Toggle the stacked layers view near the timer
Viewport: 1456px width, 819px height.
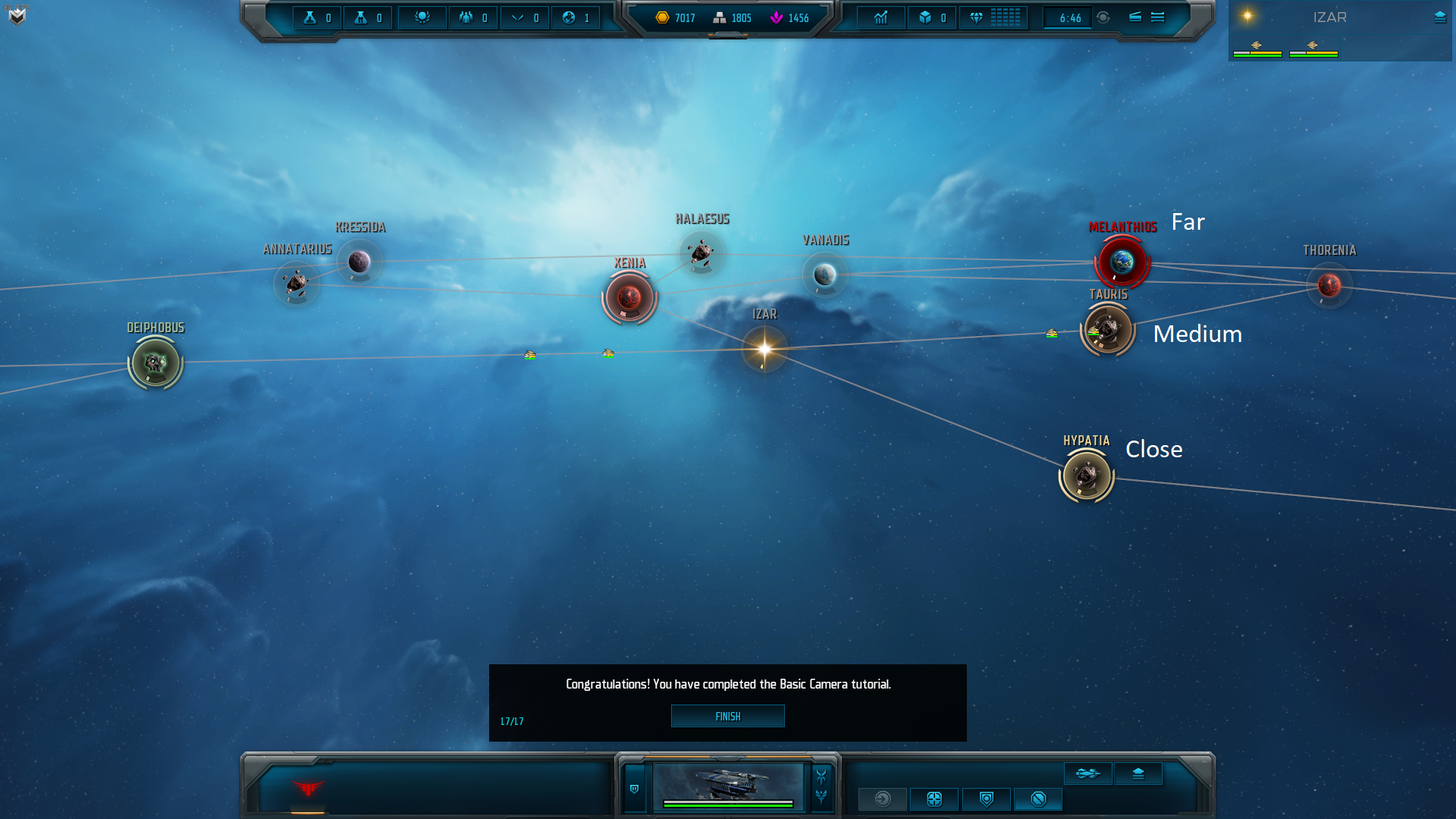pyautogui.click(x=1135, y=17)
